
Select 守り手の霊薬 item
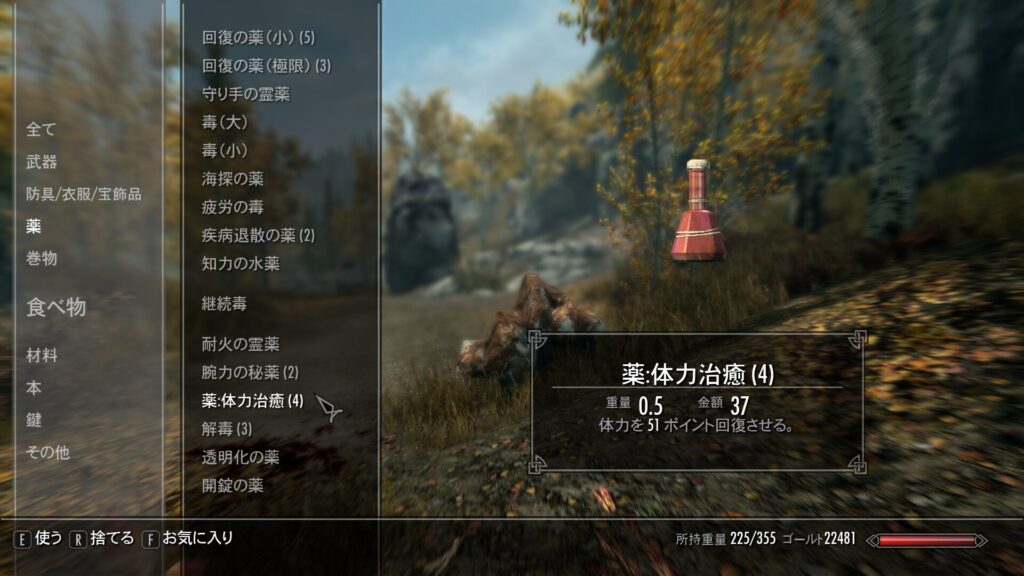click(x=246, y=94)
